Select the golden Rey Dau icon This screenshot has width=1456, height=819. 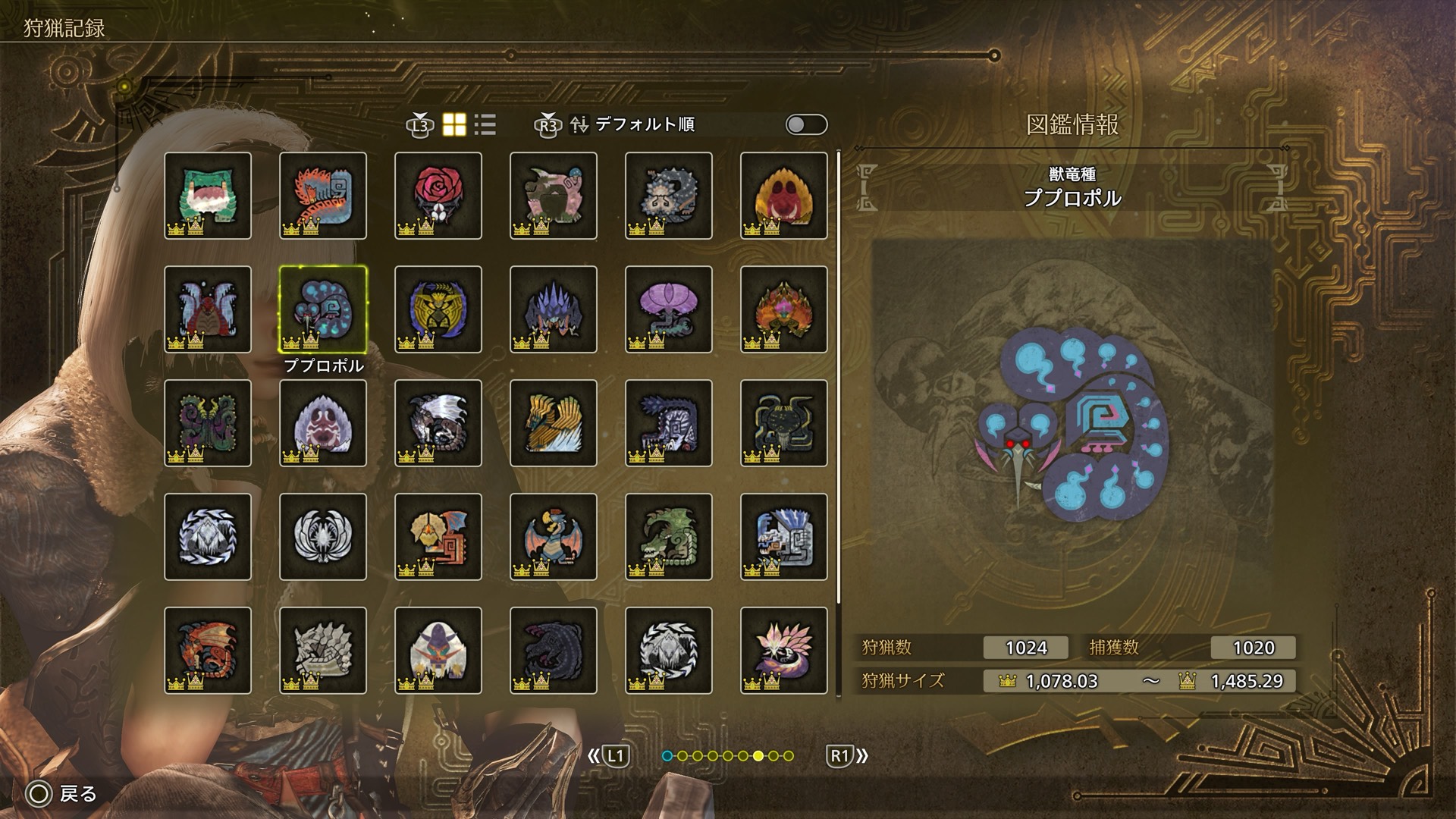click(x=438, y=309)
